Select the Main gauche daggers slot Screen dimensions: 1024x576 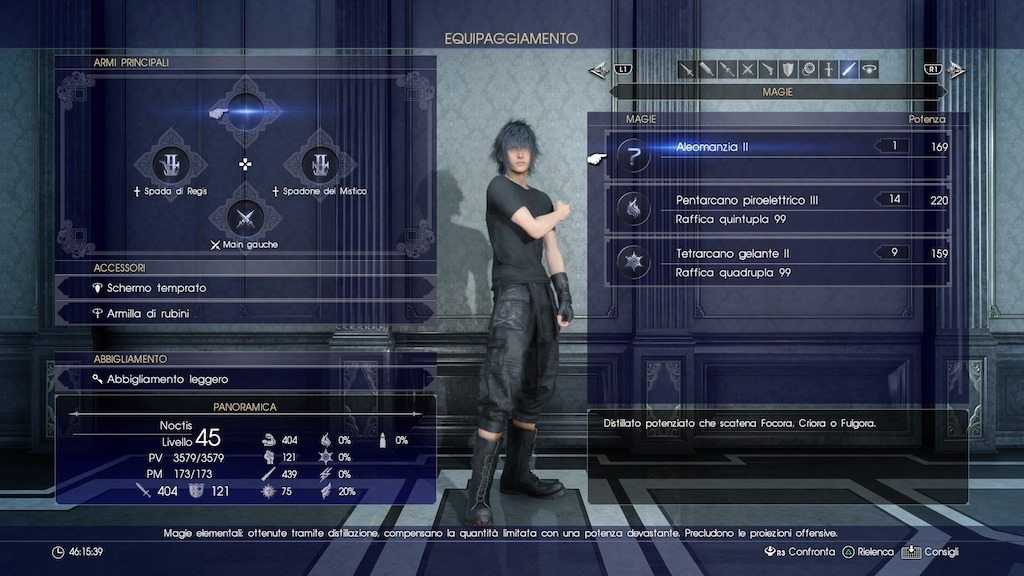click(x=245, y=215)
